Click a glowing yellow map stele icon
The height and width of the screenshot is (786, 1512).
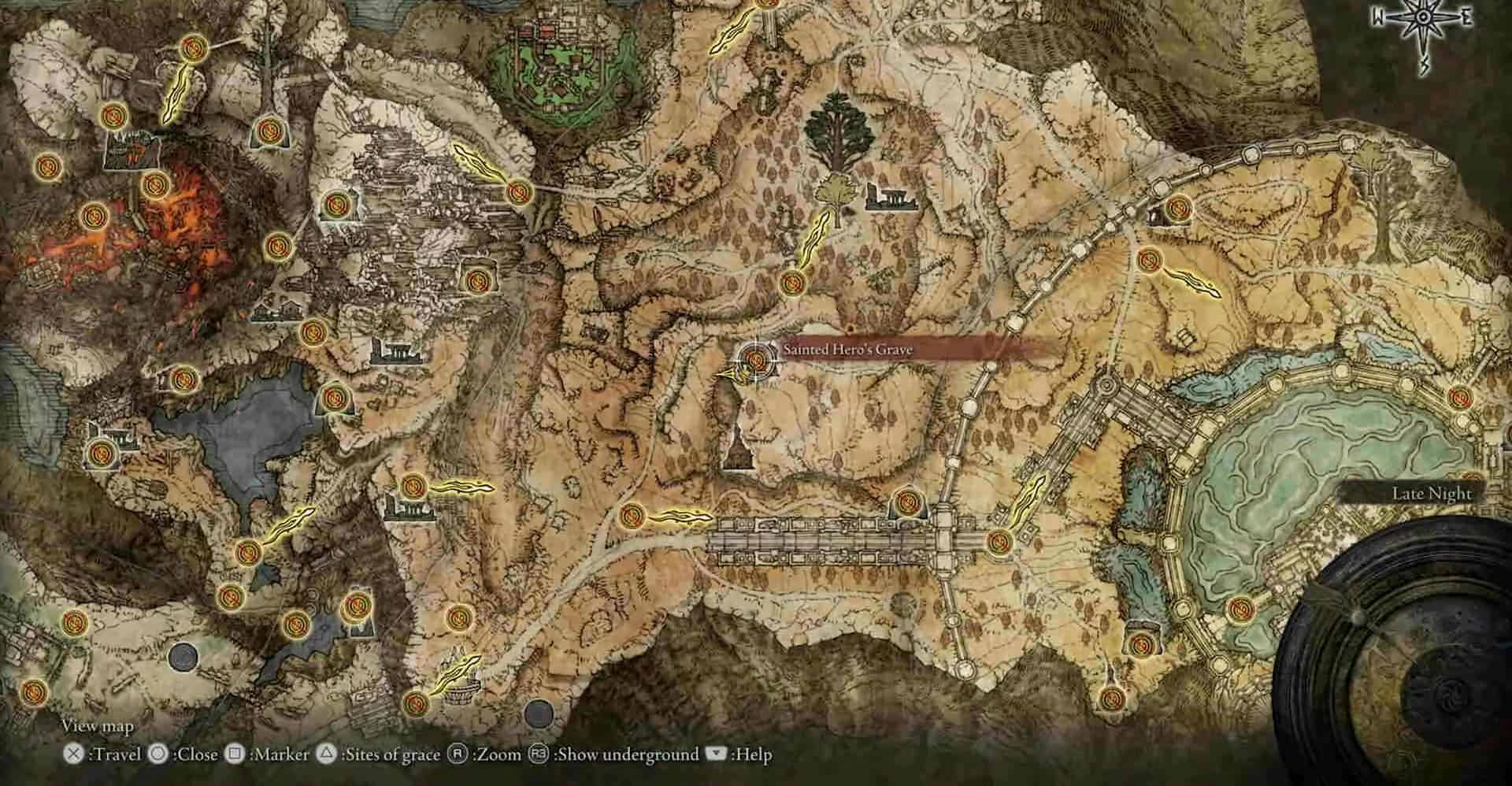point(175,95)
